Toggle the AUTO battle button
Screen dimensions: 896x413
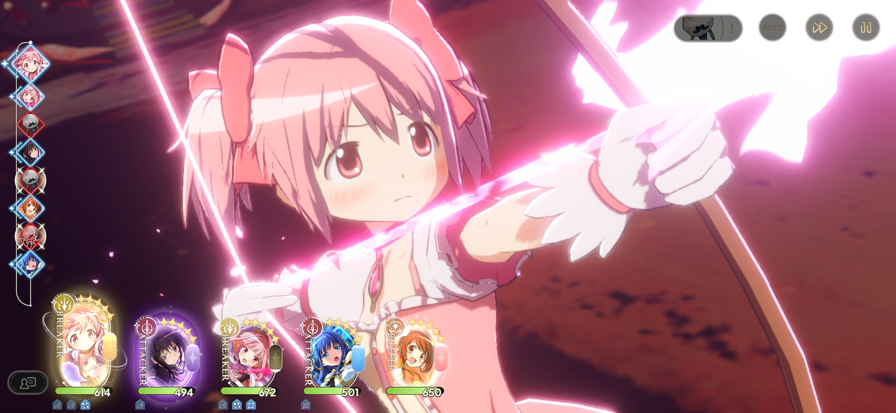(772, 27)
